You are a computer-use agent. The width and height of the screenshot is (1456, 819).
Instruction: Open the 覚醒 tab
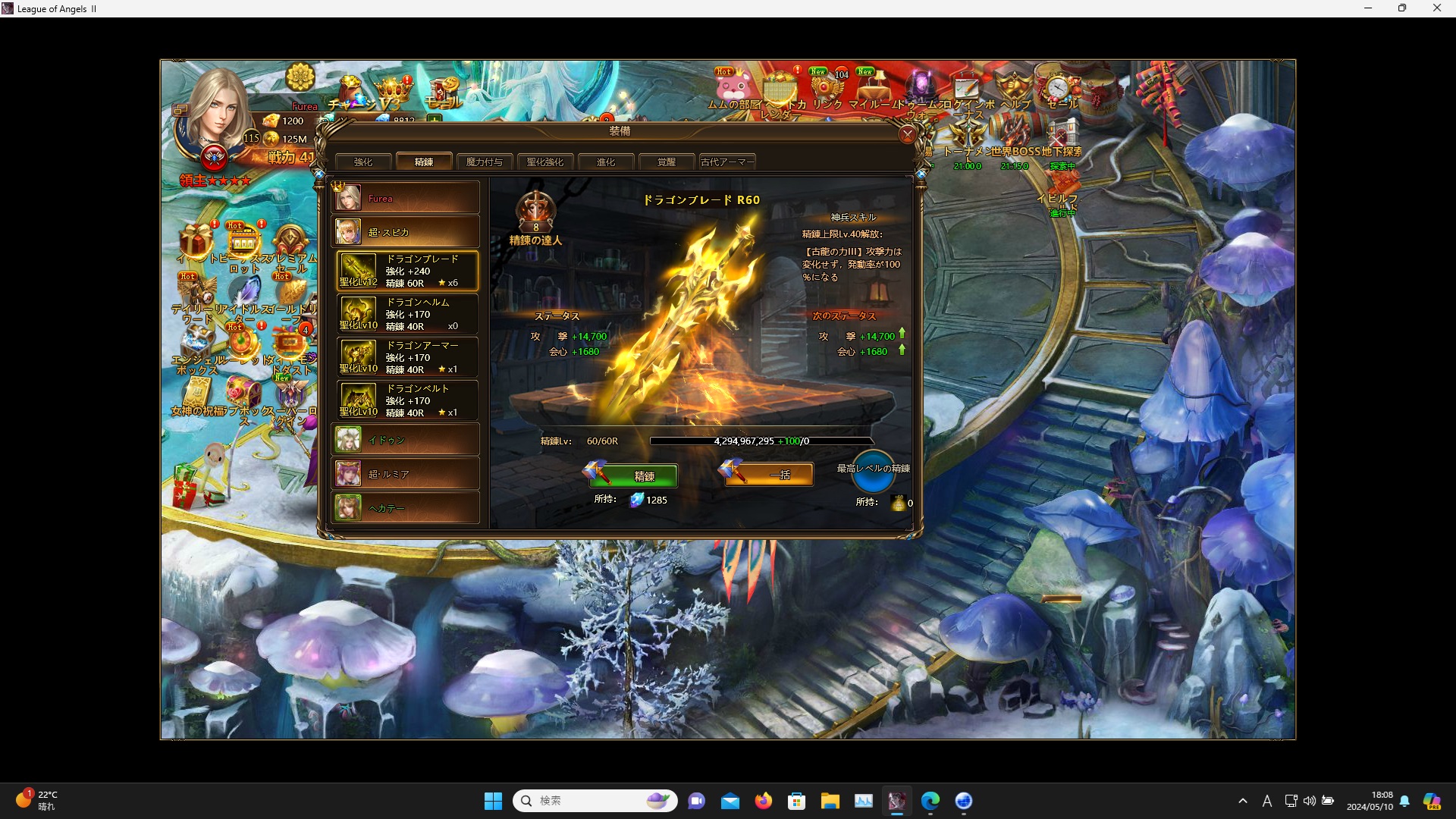[x=667, y=162]
